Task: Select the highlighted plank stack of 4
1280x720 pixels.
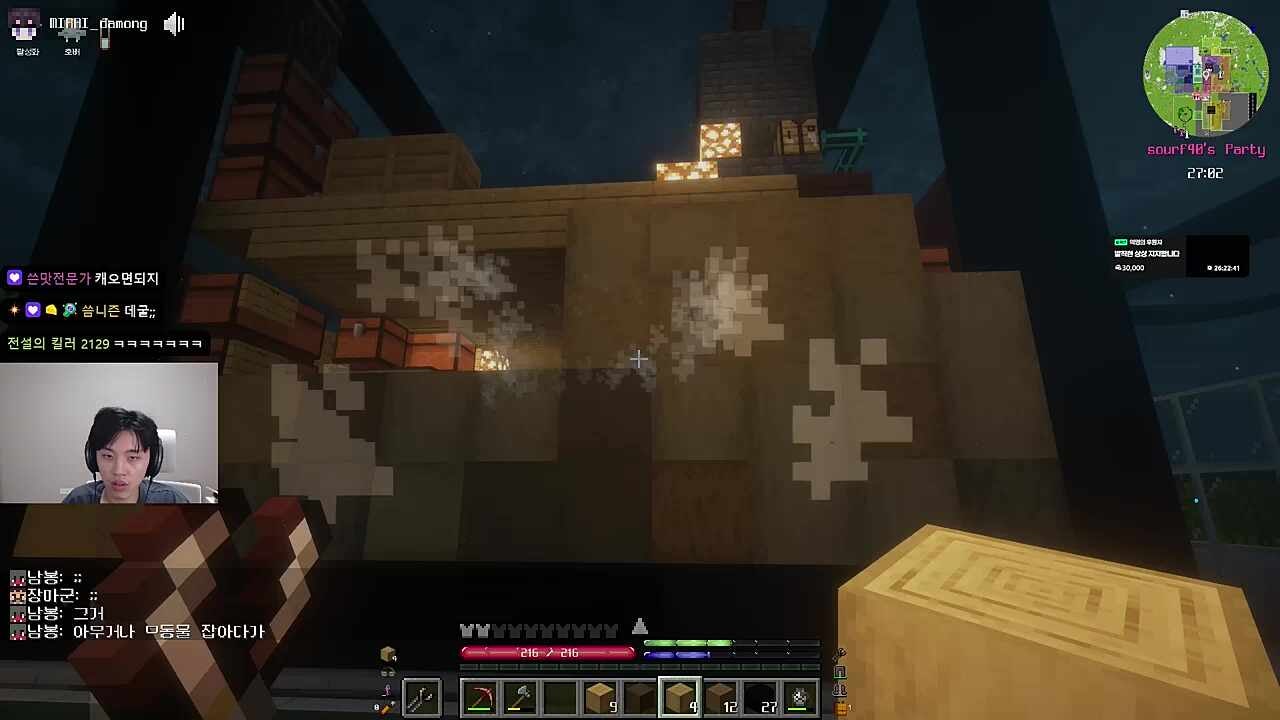Action: pos(679,697)
